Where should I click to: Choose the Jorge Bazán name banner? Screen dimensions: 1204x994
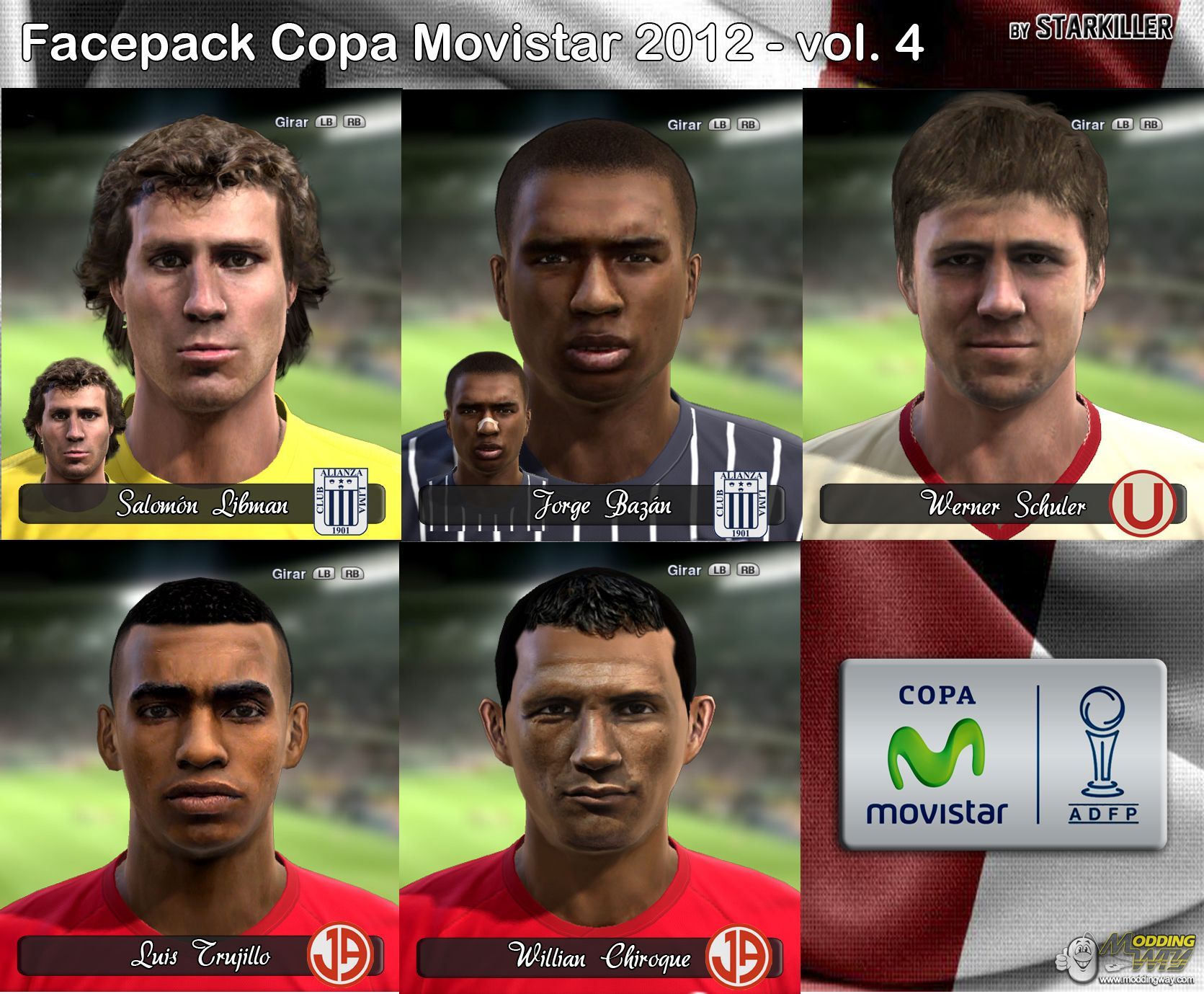pyautogui.click(x=602, y=505)
